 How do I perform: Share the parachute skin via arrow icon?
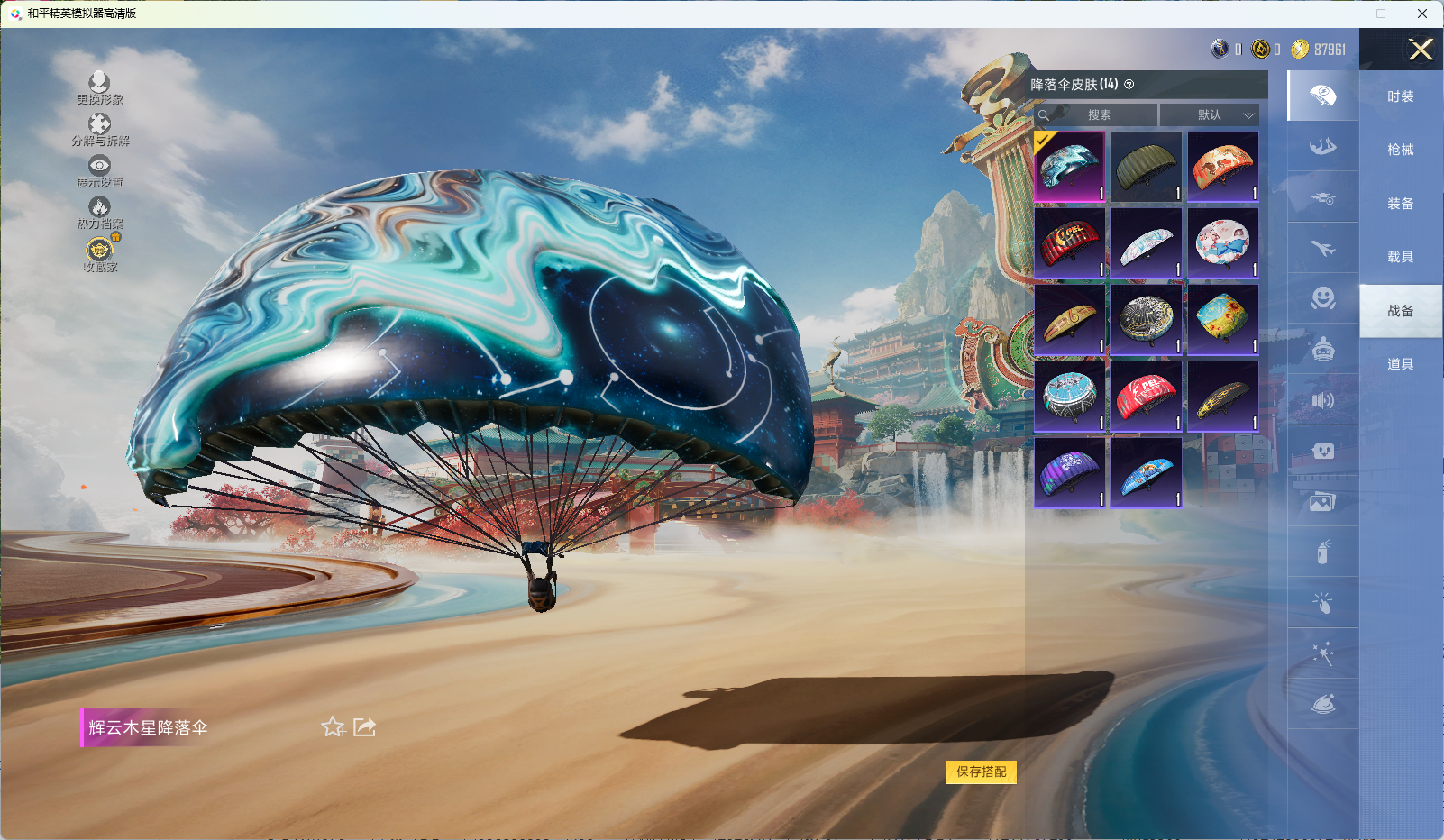[364, 726]
